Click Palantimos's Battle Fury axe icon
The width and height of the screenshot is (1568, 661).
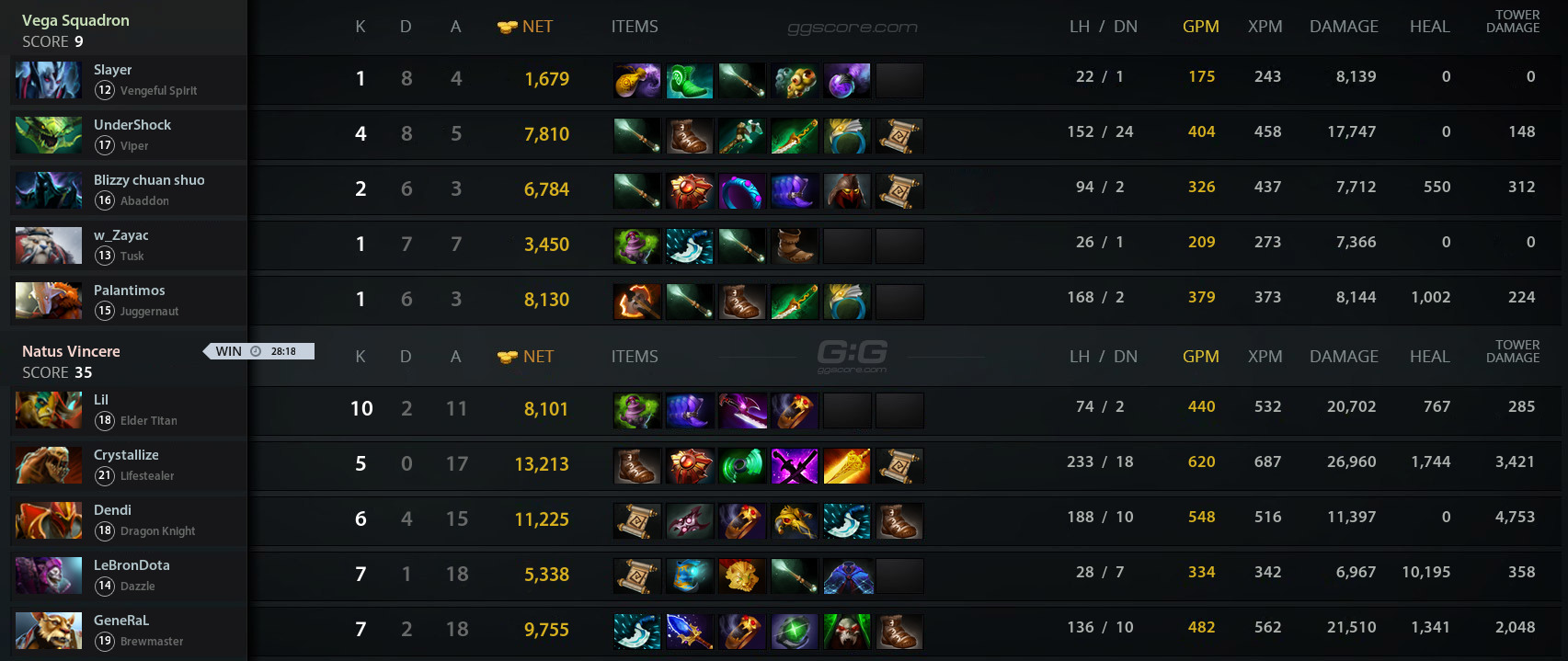637,302
